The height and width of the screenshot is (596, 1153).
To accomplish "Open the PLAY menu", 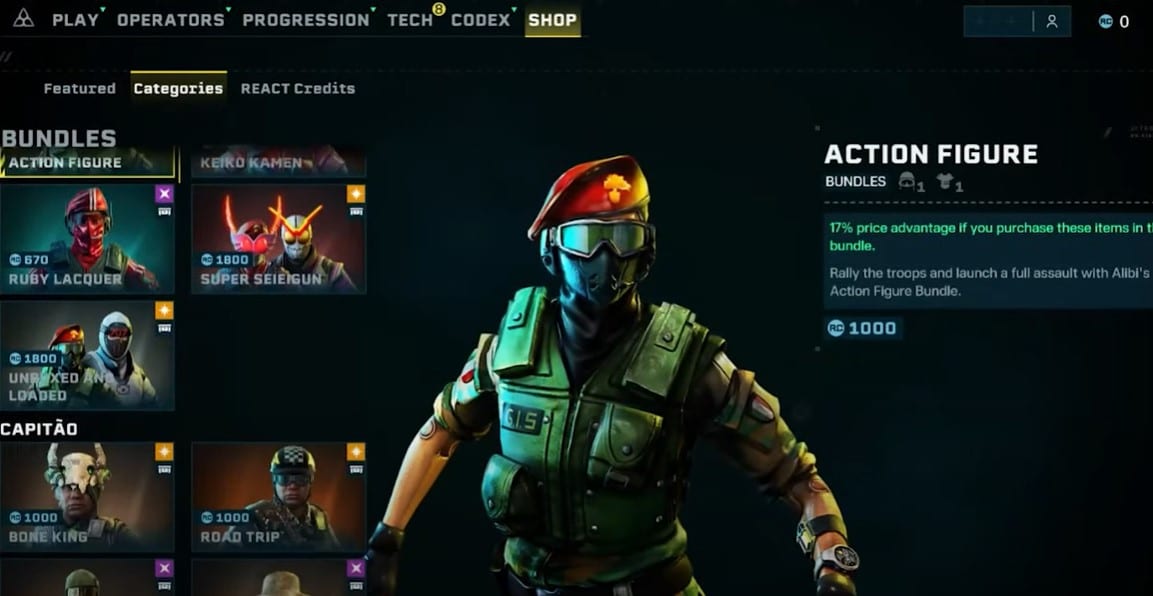I will click(x=75, y=20).
